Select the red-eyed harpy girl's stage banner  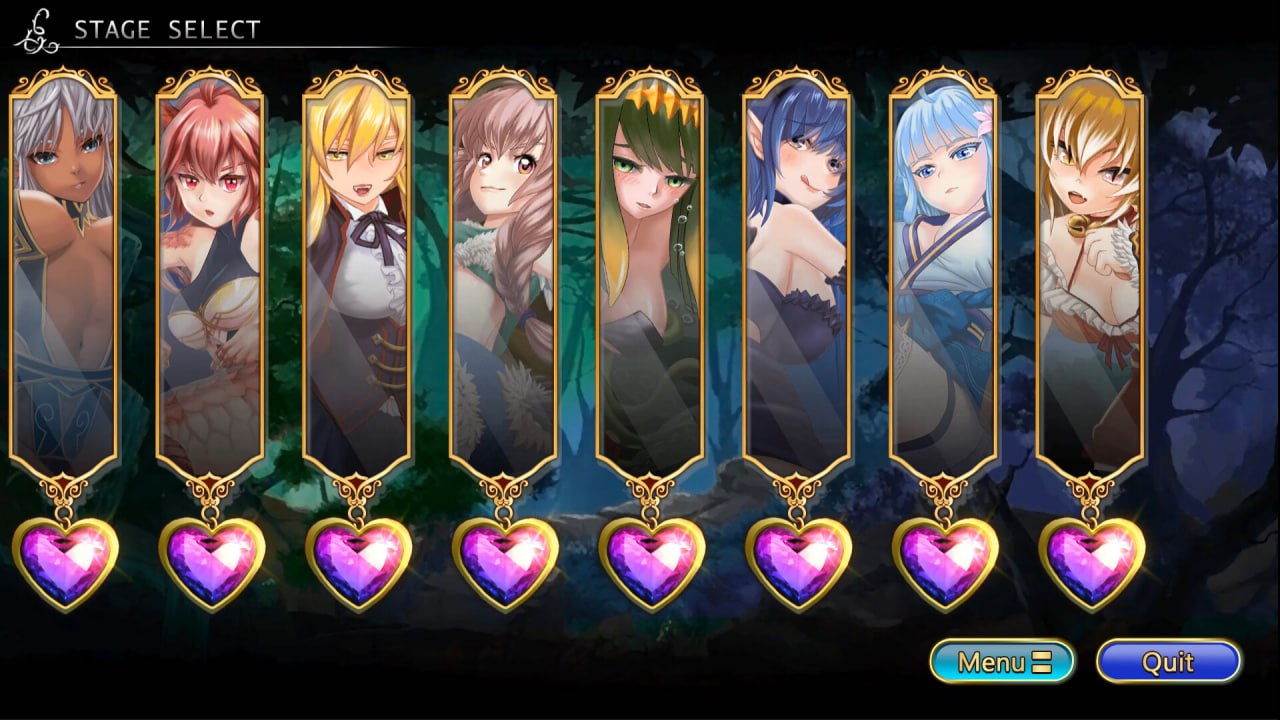coord(209,270)
